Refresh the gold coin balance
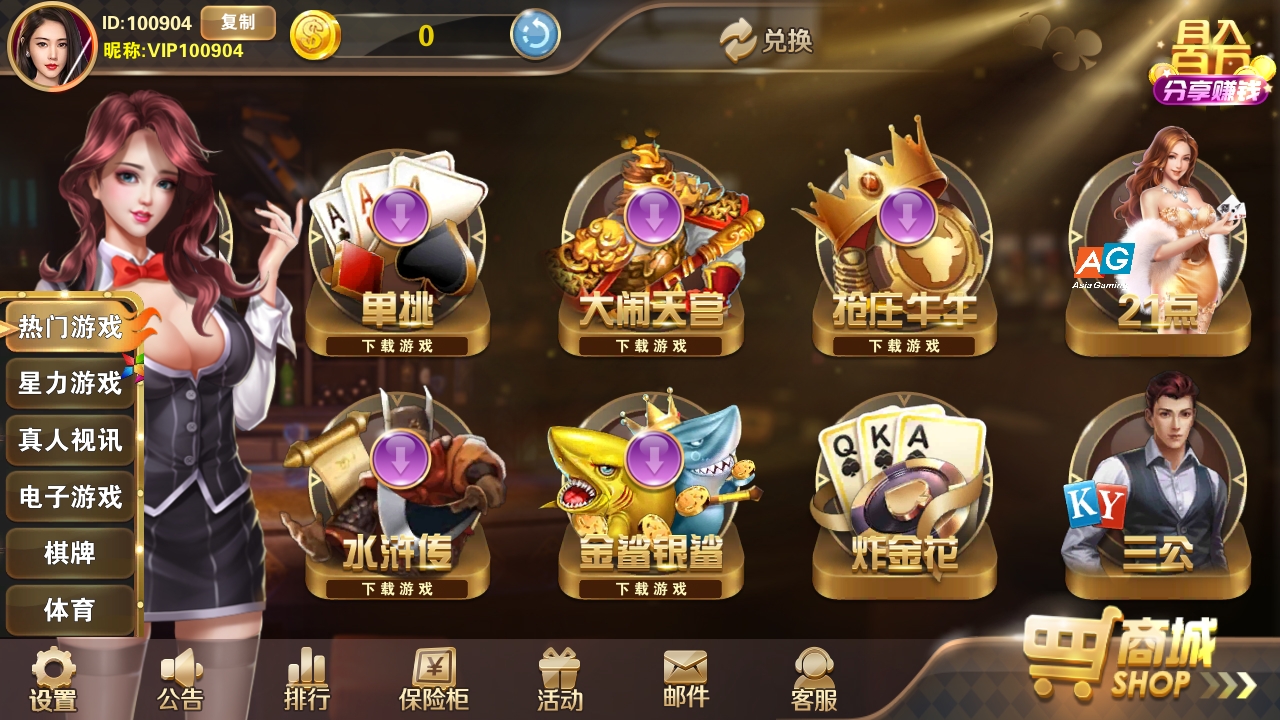 point(535,36)
